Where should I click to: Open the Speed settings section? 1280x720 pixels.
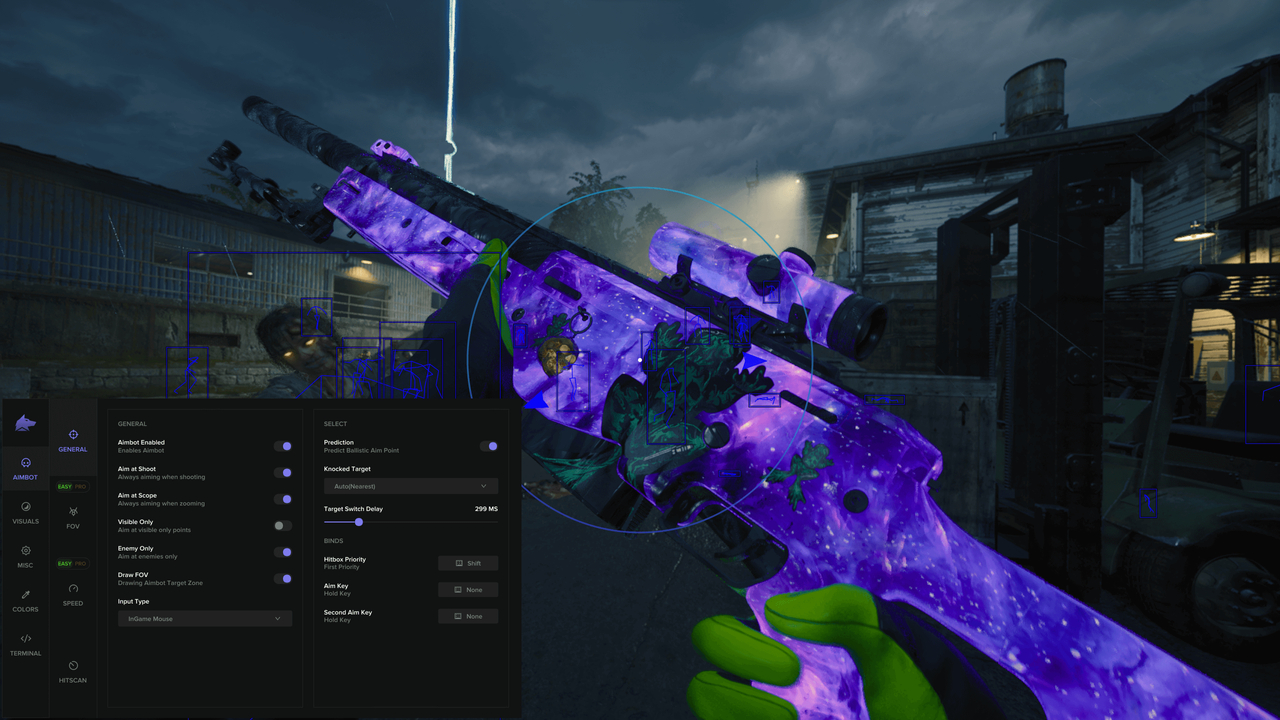[x=73, y=596]
